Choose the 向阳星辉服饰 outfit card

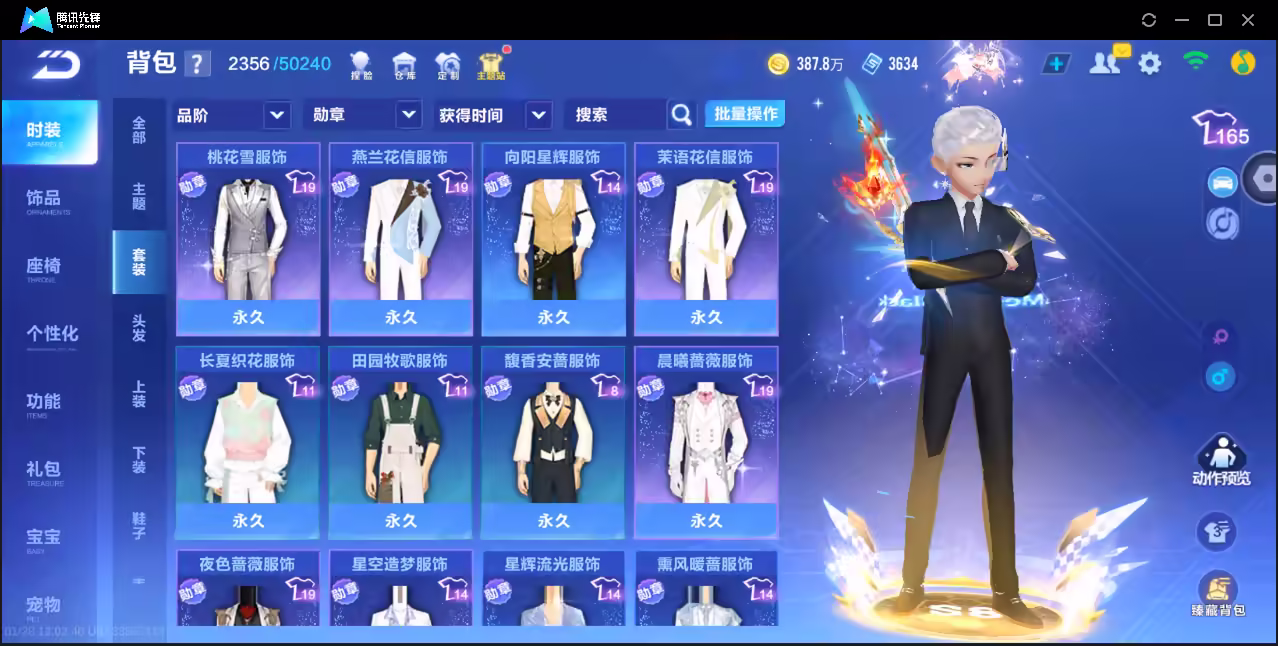(553, 238)
